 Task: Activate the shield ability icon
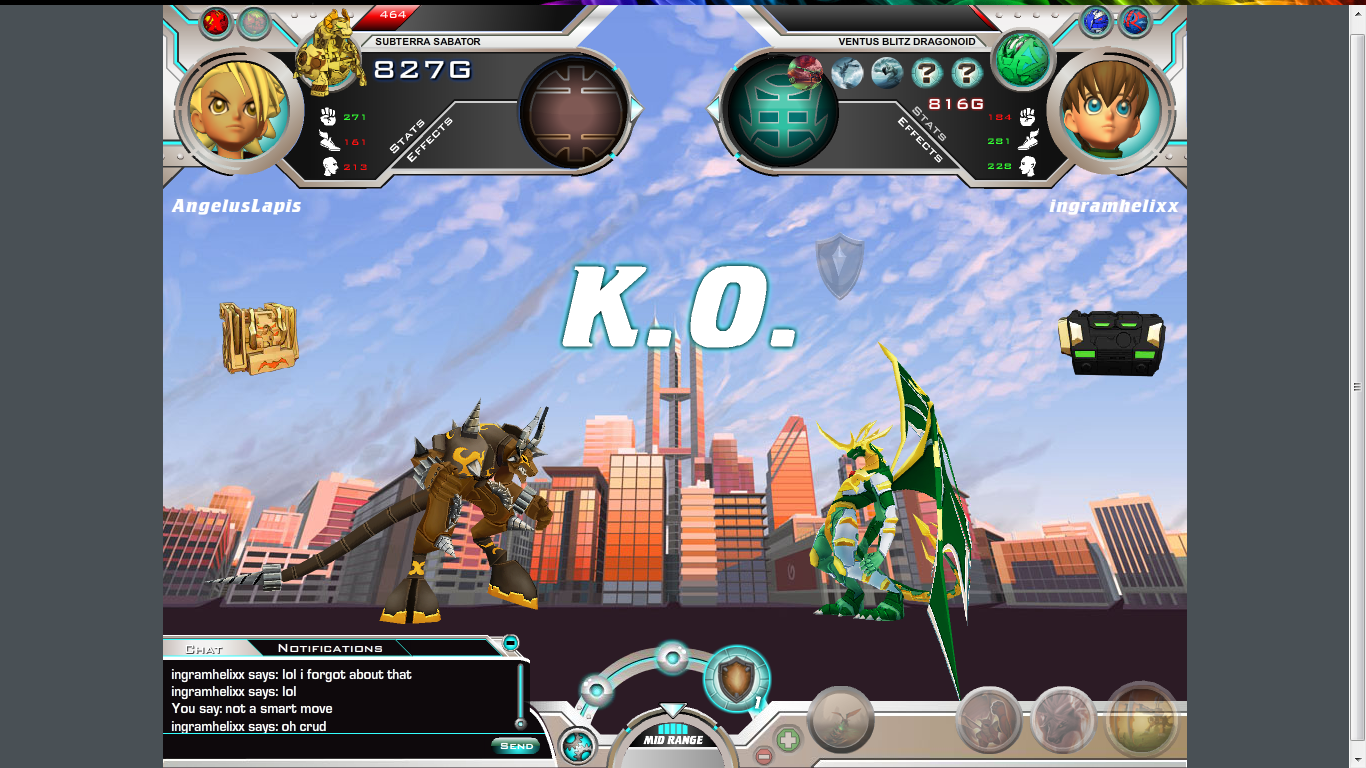pyautogui.click(x=736, y=678)
